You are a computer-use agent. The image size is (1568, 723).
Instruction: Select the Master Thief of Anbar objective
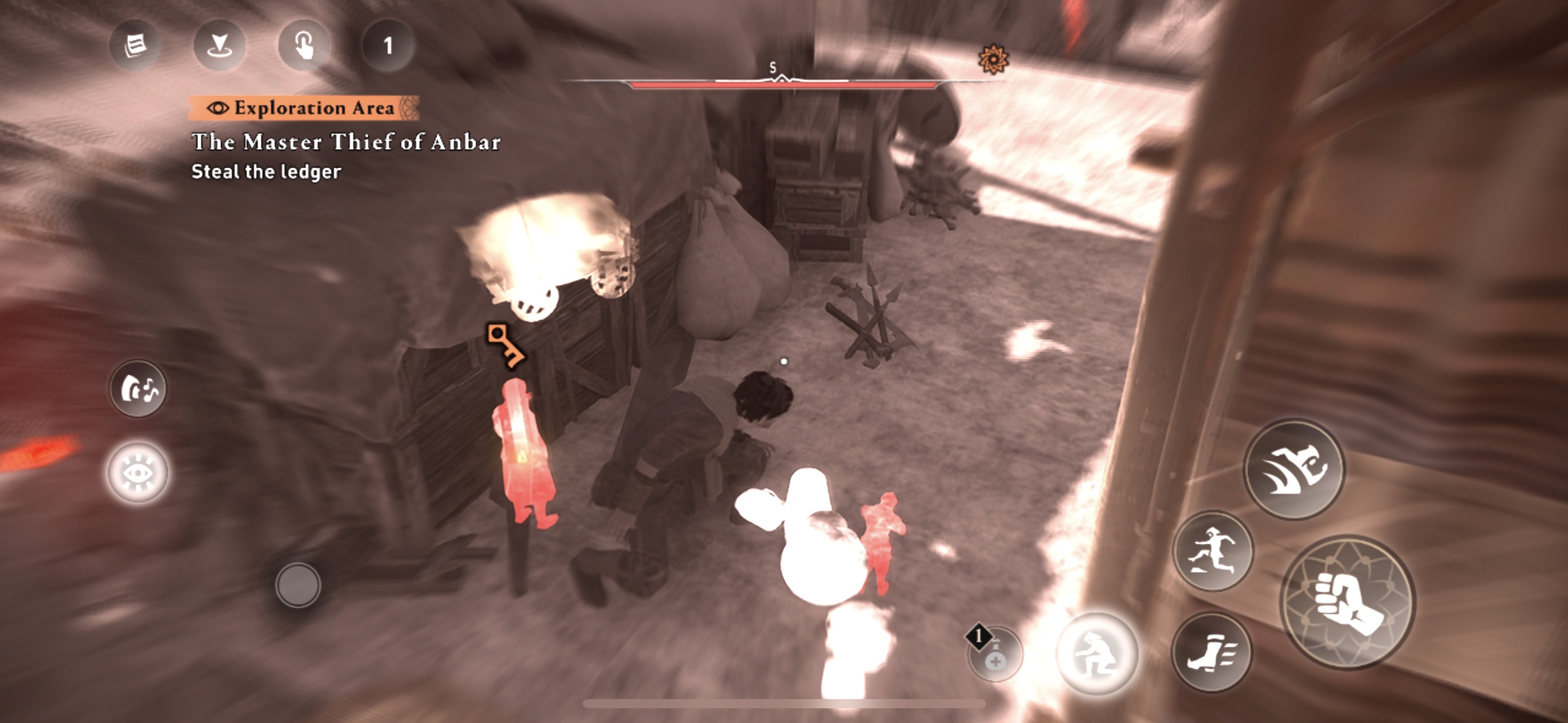(x=346, y=142)
